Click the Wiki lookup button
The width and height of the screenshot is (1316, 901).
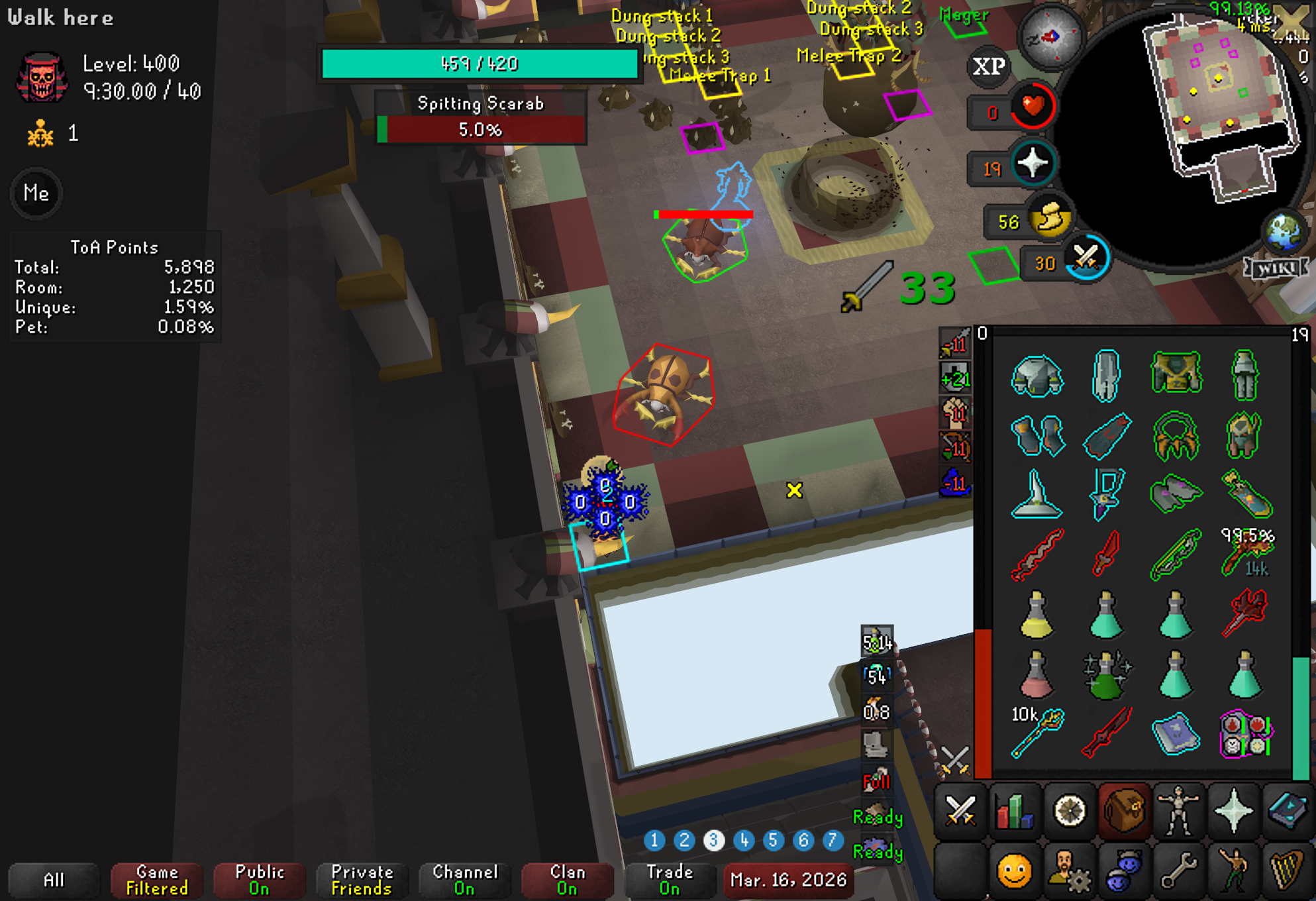[x=1275, y=268]
